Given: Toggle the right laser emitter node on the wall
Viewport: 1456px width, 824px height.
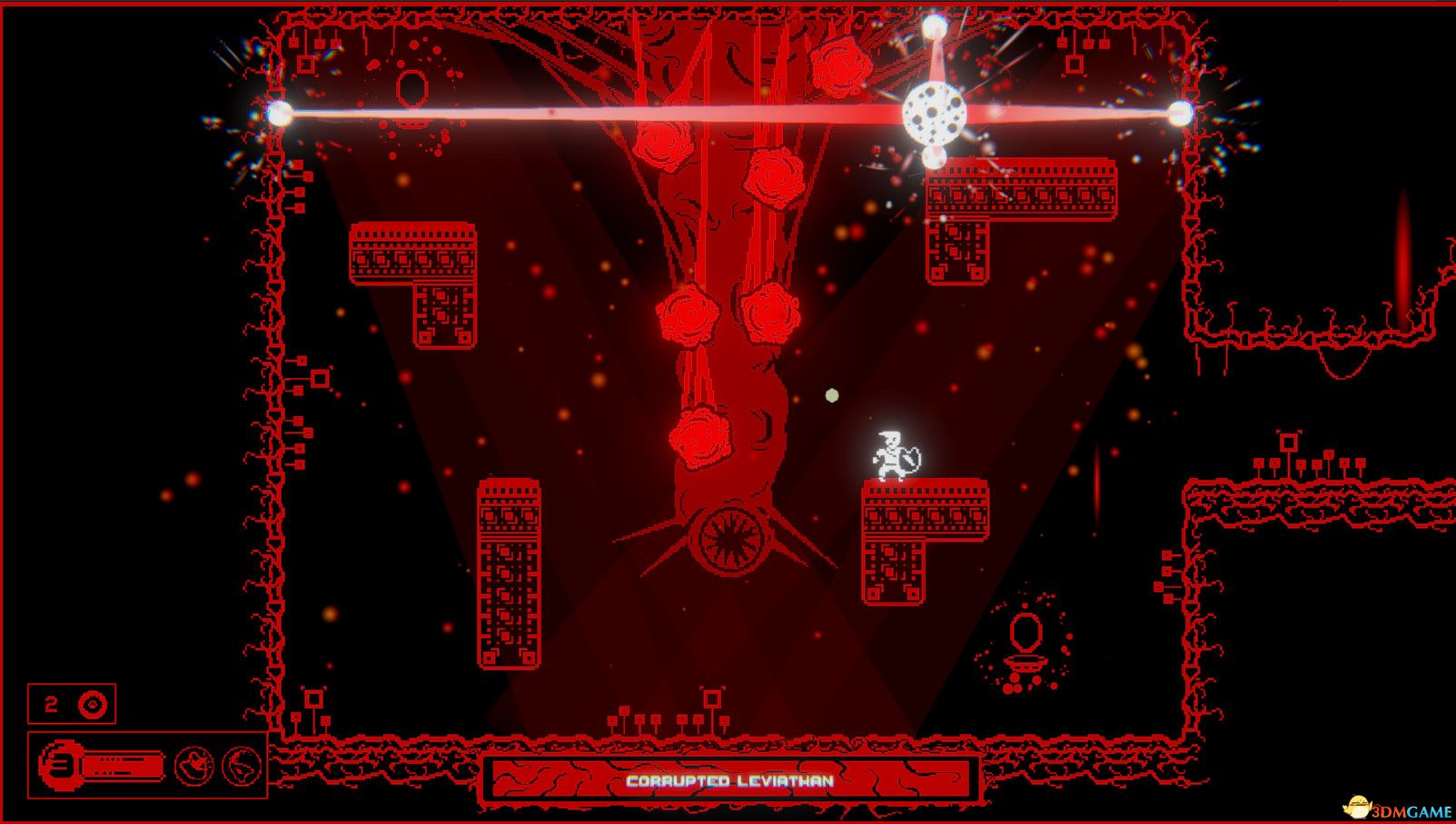Looking at the screenshot, I should 1180,114.
